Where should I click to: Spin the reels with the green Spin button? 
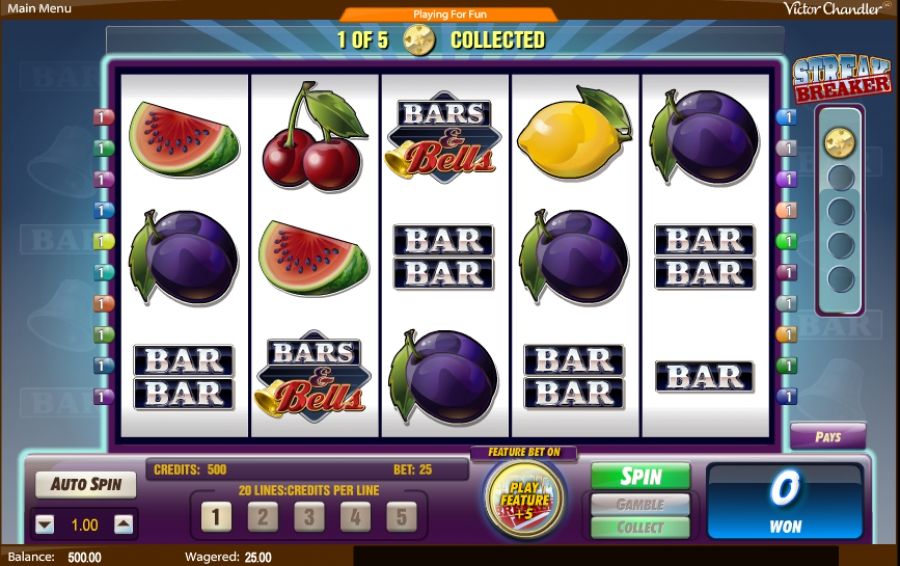(x=640, y=476)
